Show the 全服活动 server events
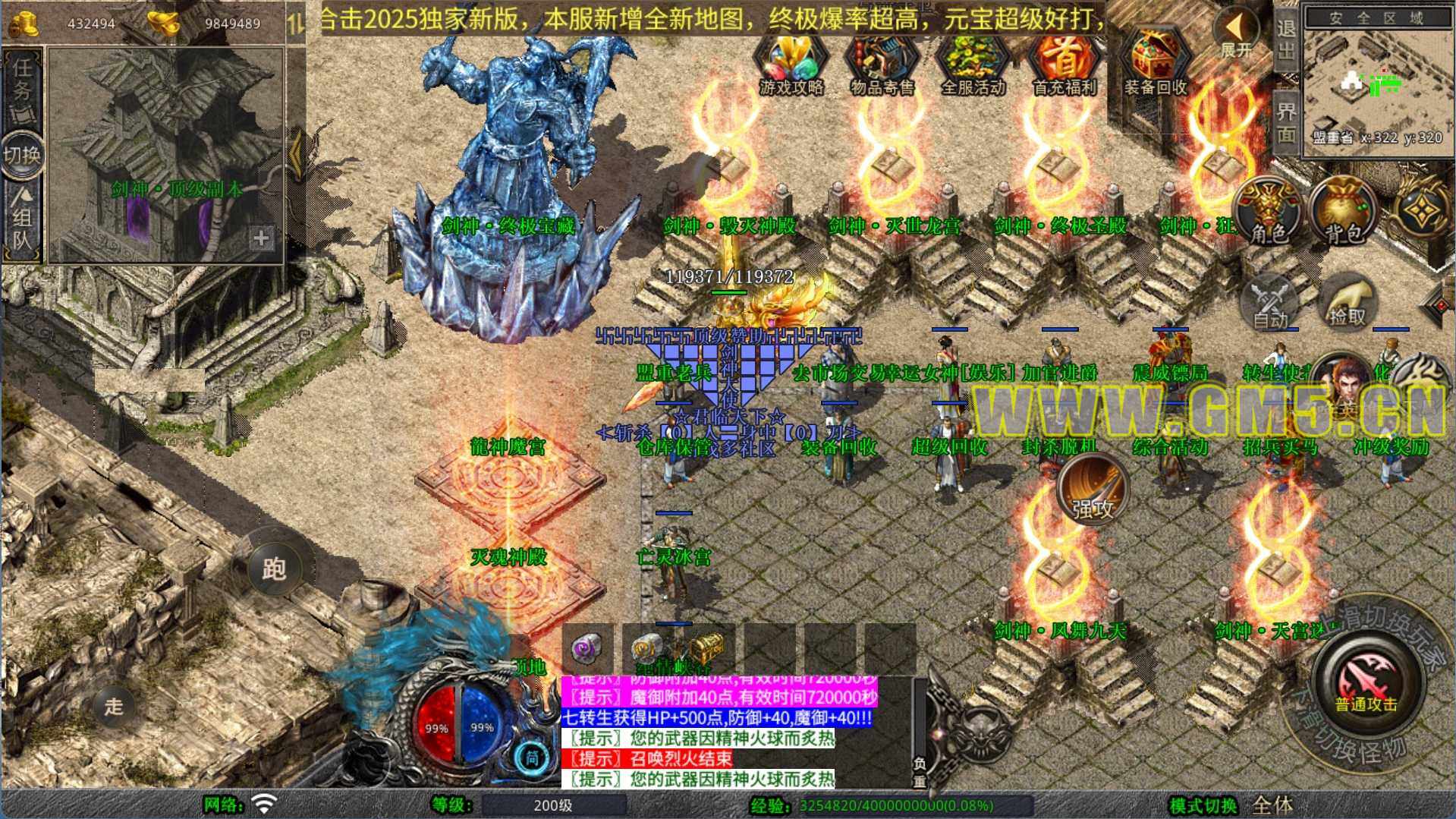1456x819 pixels. 973,65
